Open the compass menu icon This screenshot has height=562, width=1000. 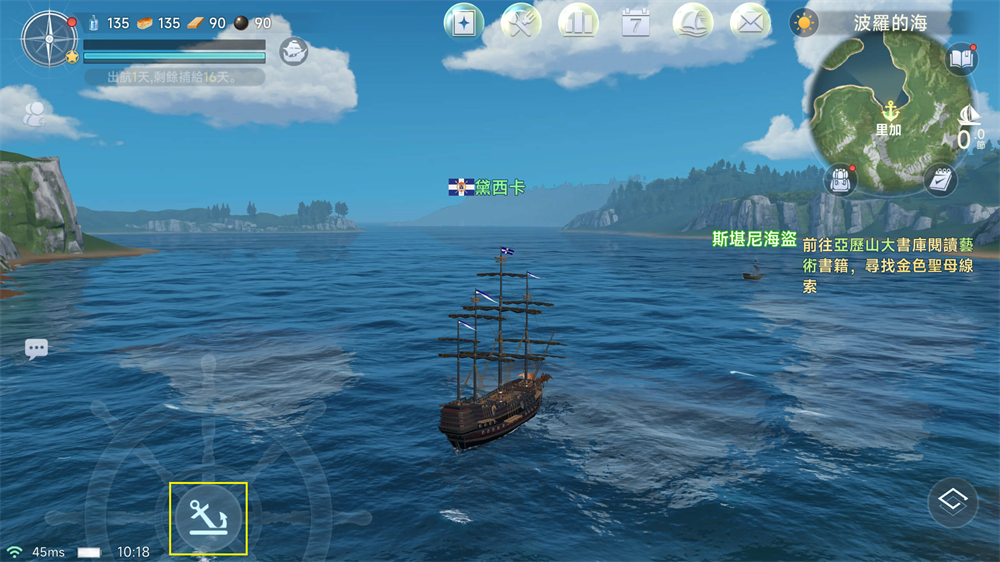pyautogui.click(x=48, y=40)
